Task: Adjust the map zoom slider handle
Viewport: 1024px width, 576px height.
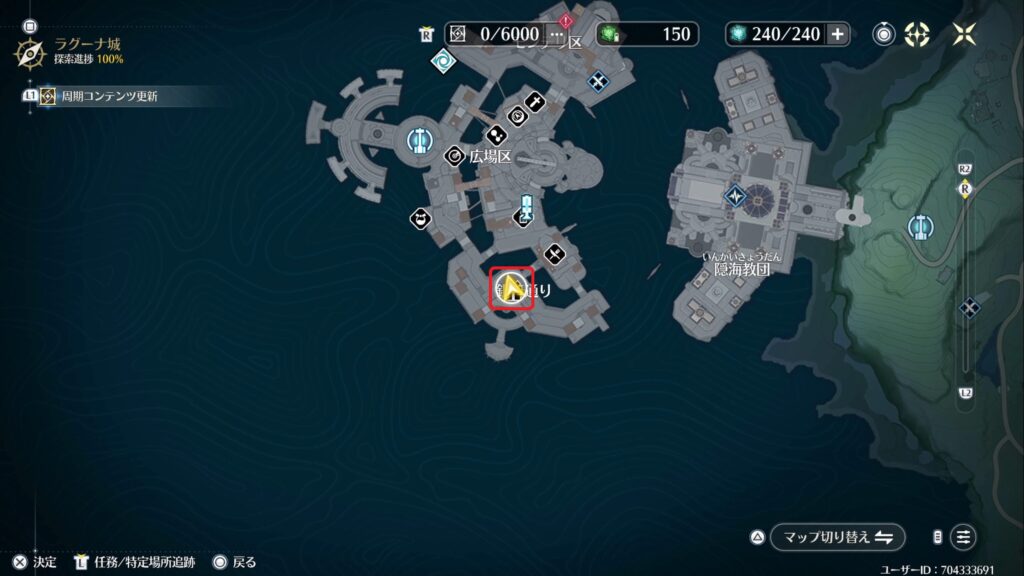Action: click(x=965, y=190)
